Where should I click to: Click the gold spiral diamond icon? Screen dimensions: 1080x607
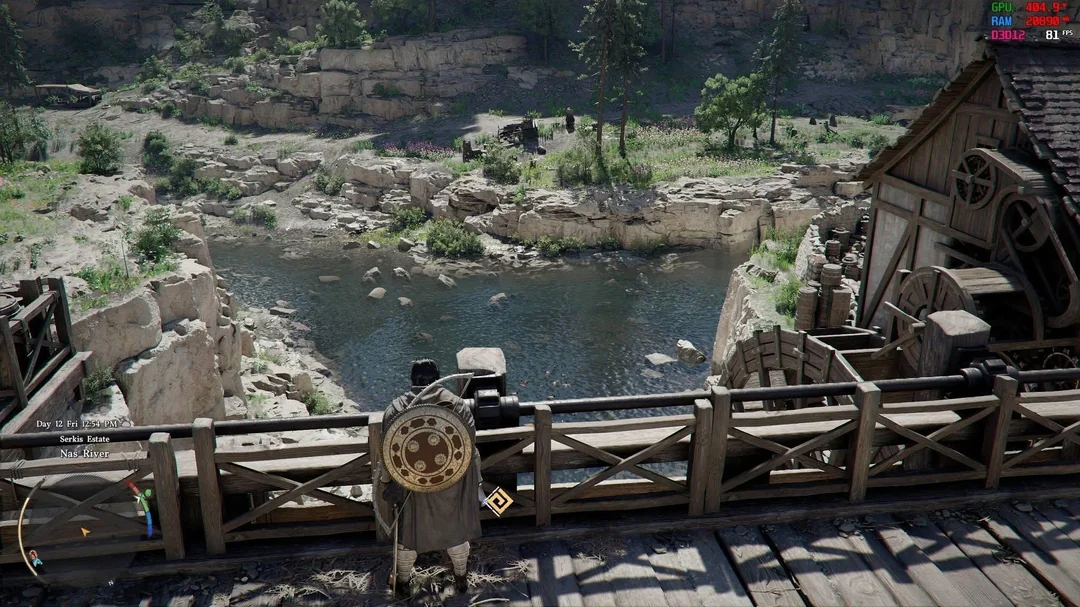(x=497, y=500)
